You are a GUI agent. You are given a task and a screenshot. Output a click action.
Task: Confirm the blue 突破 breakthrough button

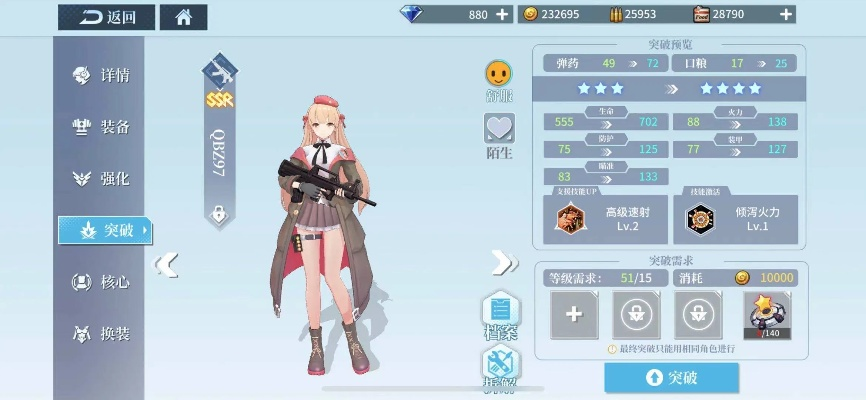tap(671, 377)
